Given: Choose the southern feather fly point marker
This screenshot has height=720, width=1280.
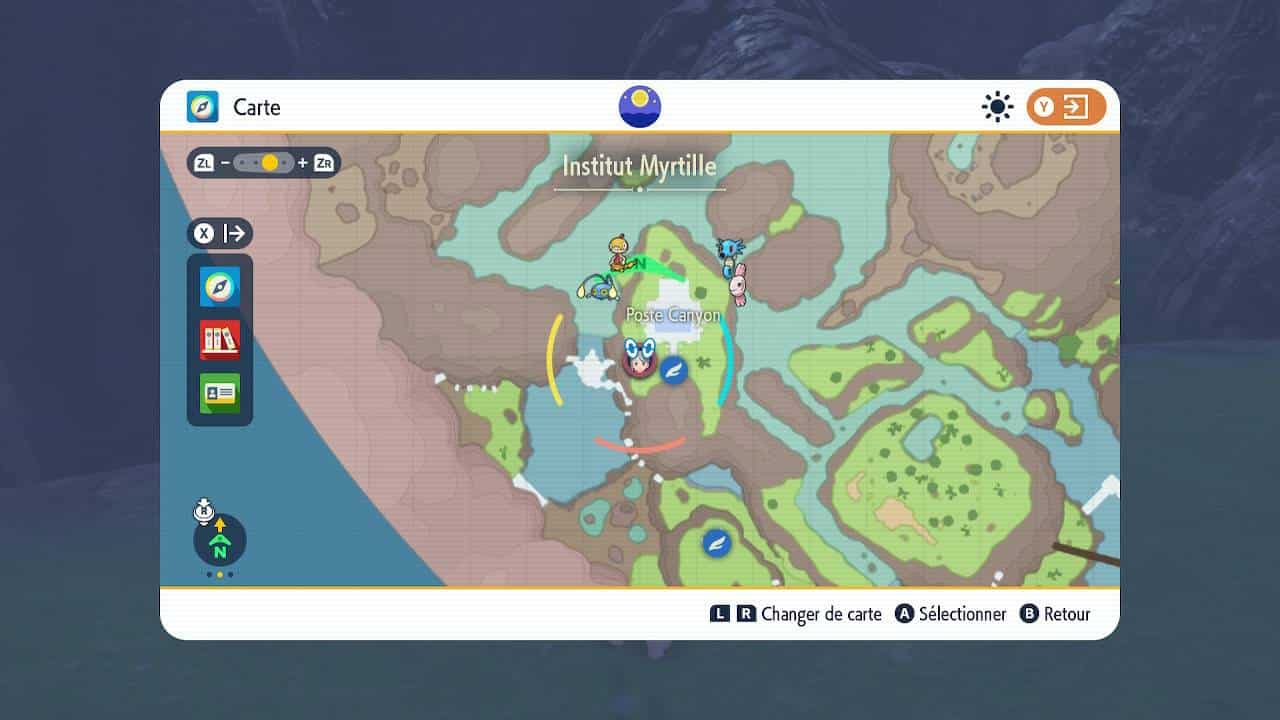Looking at the screenshot, I should (716, 543).
